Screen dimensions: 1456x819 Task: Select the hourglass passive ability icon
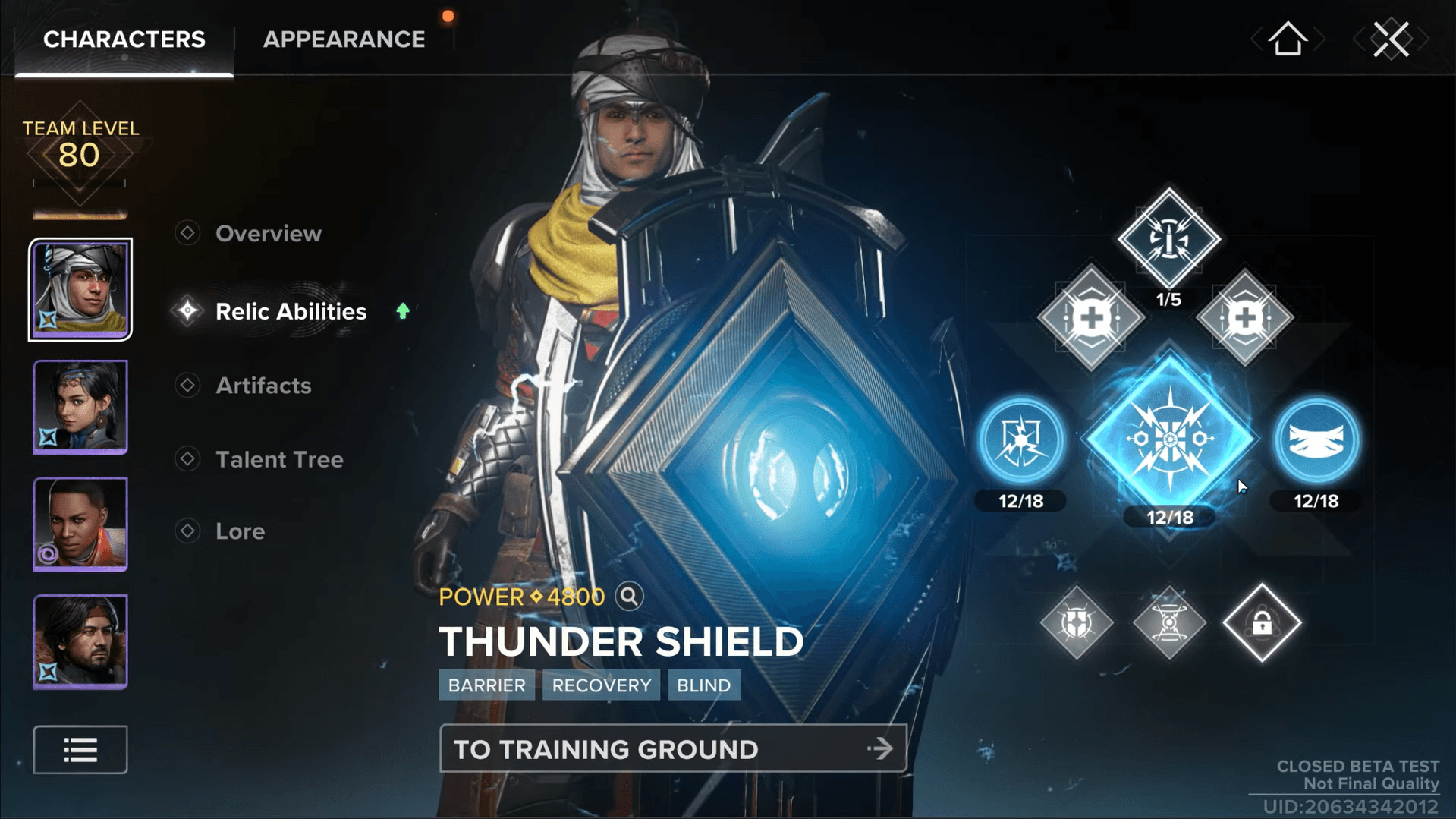[1169, 623]
